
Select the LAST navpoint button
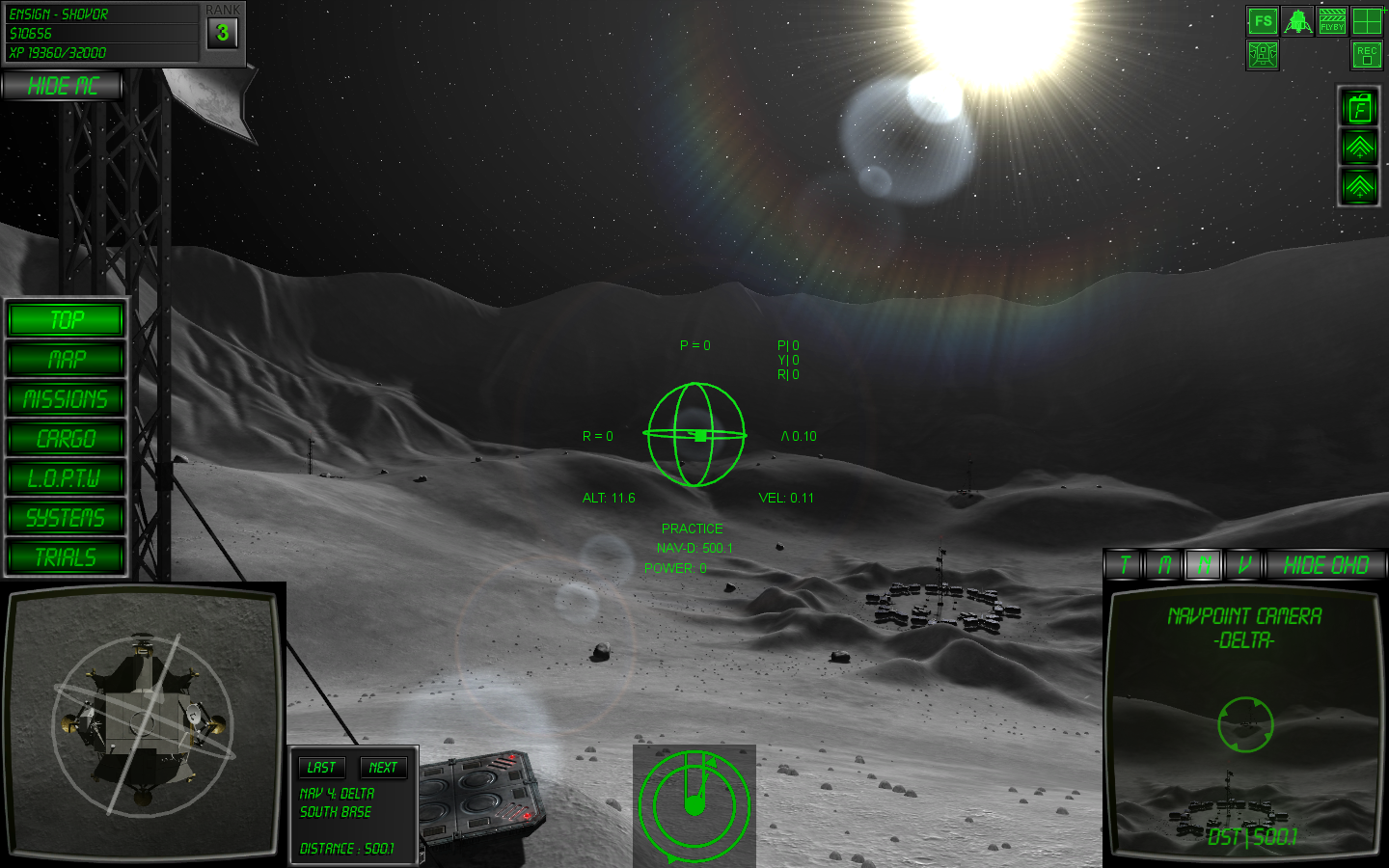coord(321,768)
